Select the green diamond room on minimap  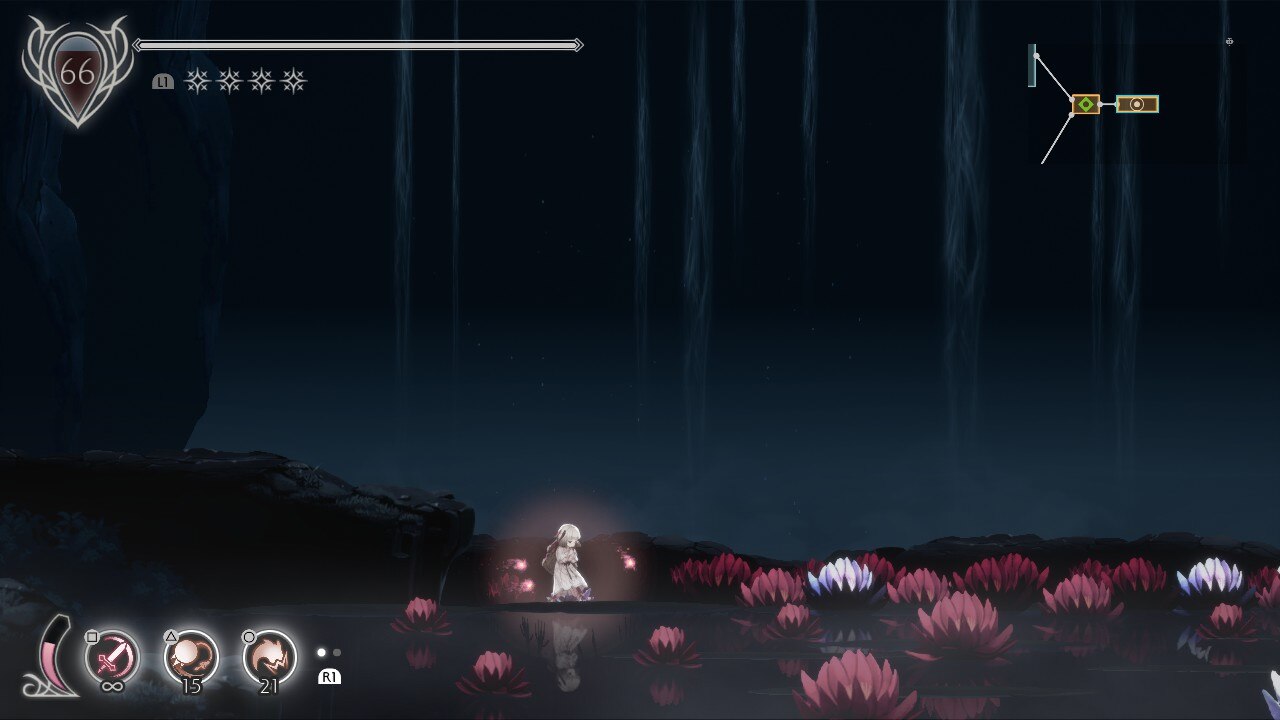1086,104
